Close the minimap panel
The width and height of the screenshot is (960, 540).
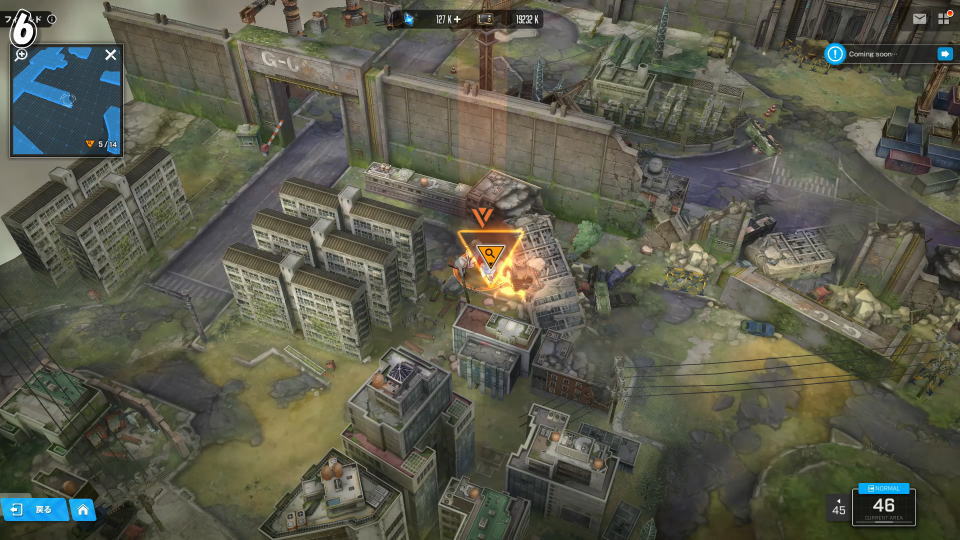tap(111, 55)
